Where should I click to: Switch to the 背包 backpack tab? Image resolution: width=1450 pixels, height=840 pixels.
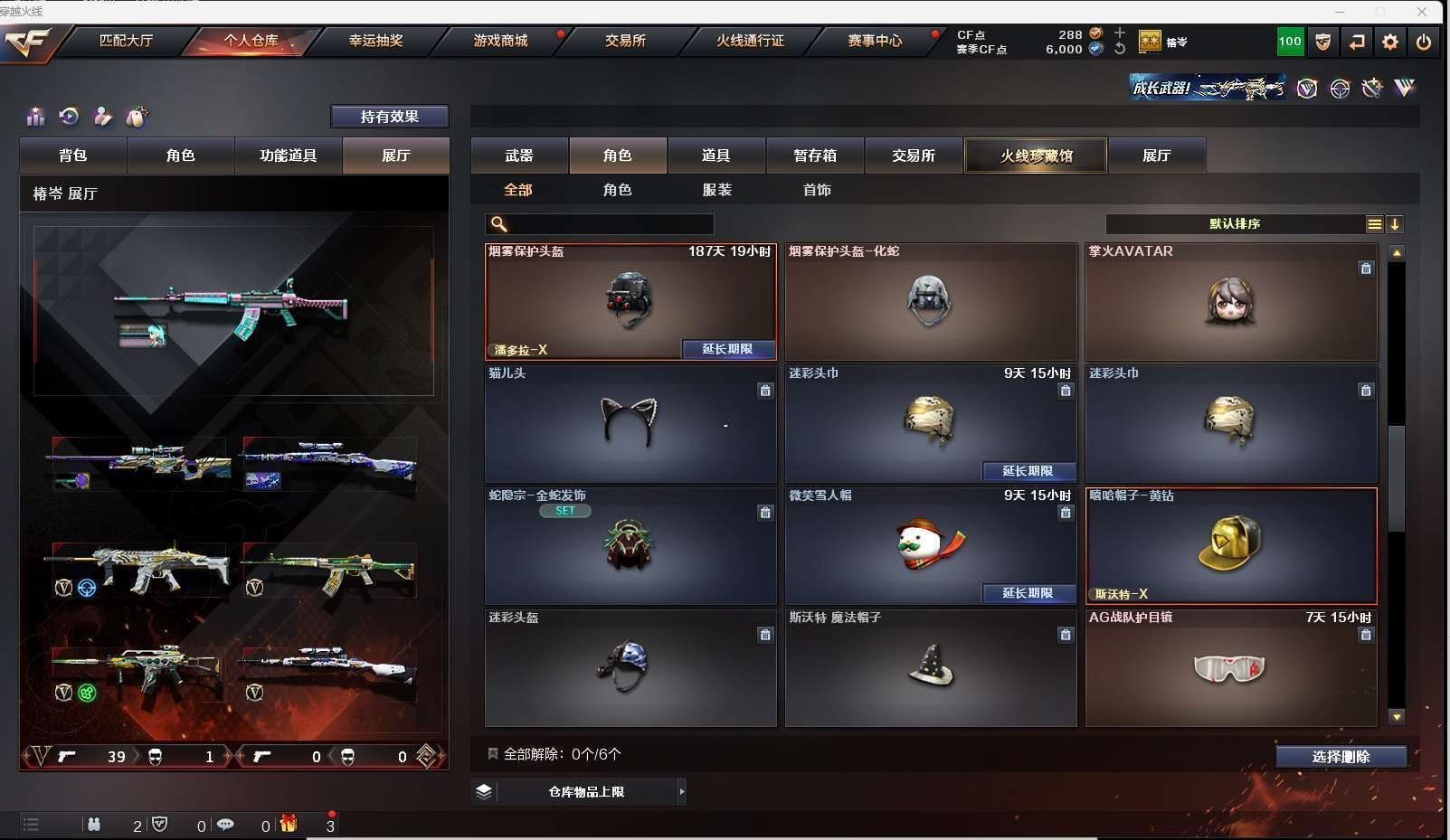[x=73, y=156]
